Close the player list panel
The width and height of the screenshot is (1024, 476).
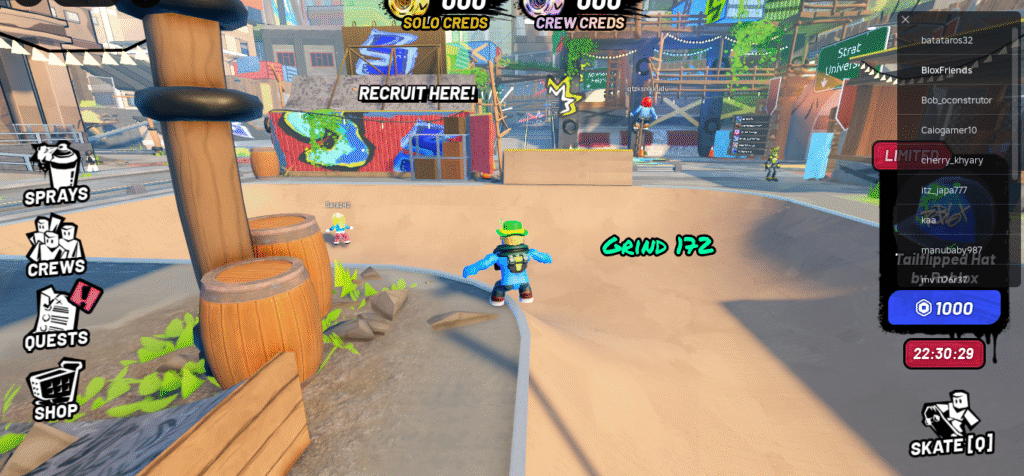point(905,19)
